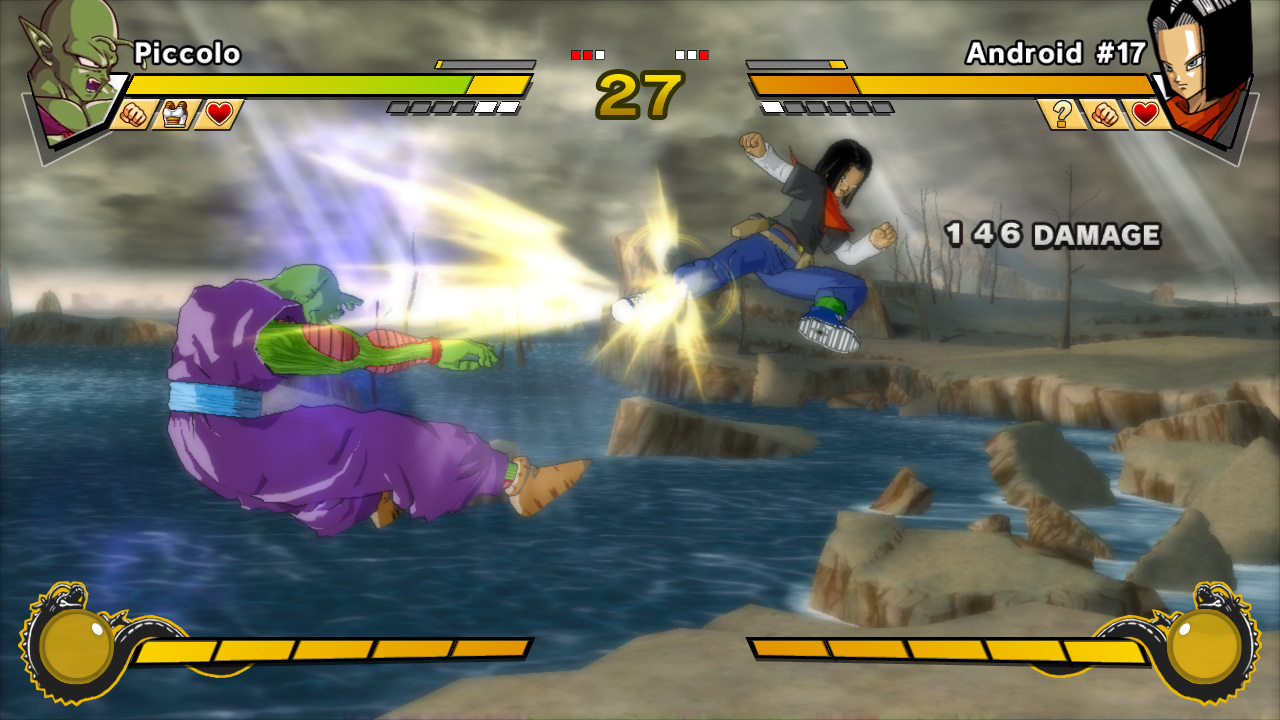1280x720 pixels.
Task: Choose Android #17's red heart icon
Action: coord(1146,114)
